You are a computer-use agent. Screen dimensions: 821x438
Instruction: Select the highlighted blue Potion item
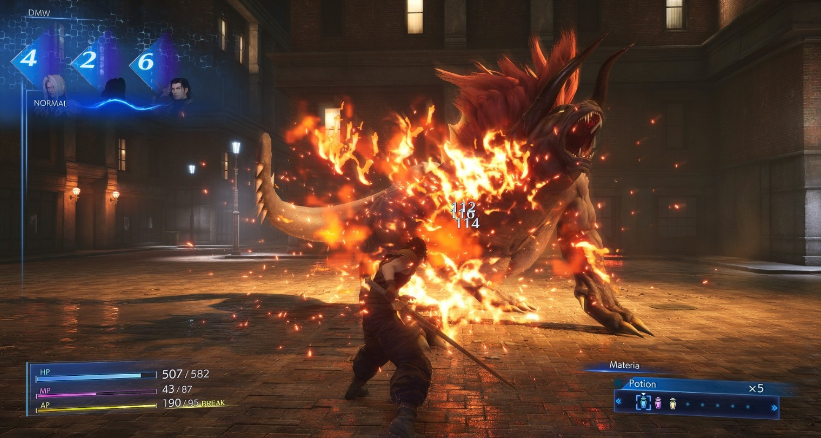(x=643, y=403)
